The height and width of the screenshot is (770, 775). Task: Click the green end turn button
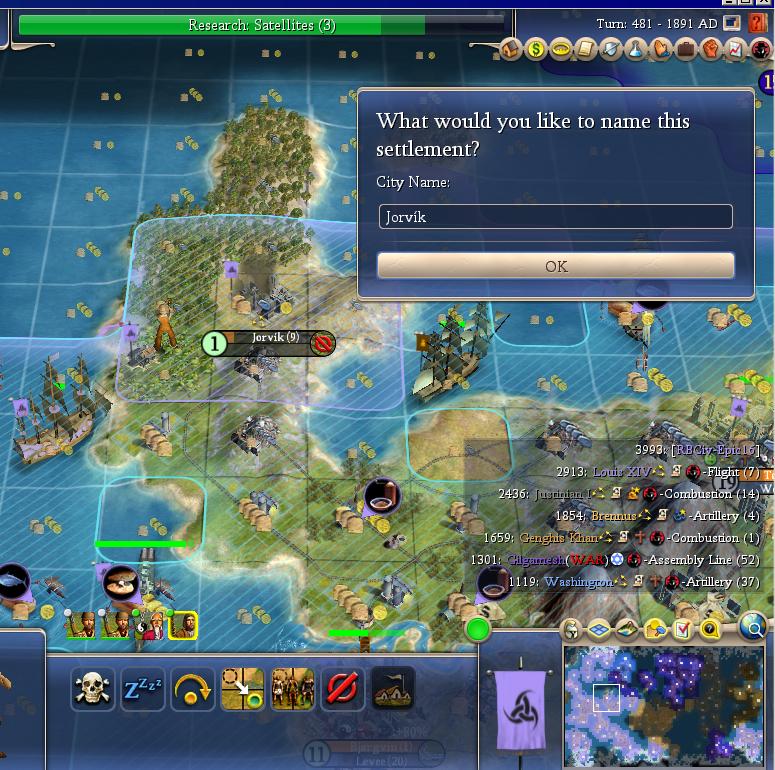[x=478, y=629]
